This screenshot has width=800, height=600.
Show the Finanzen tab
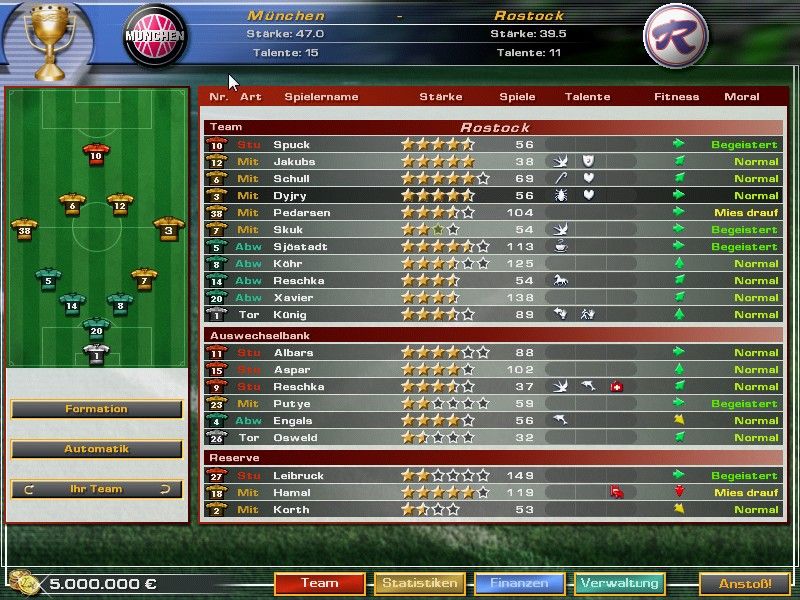pyautogui.click(x=519, y=583)
